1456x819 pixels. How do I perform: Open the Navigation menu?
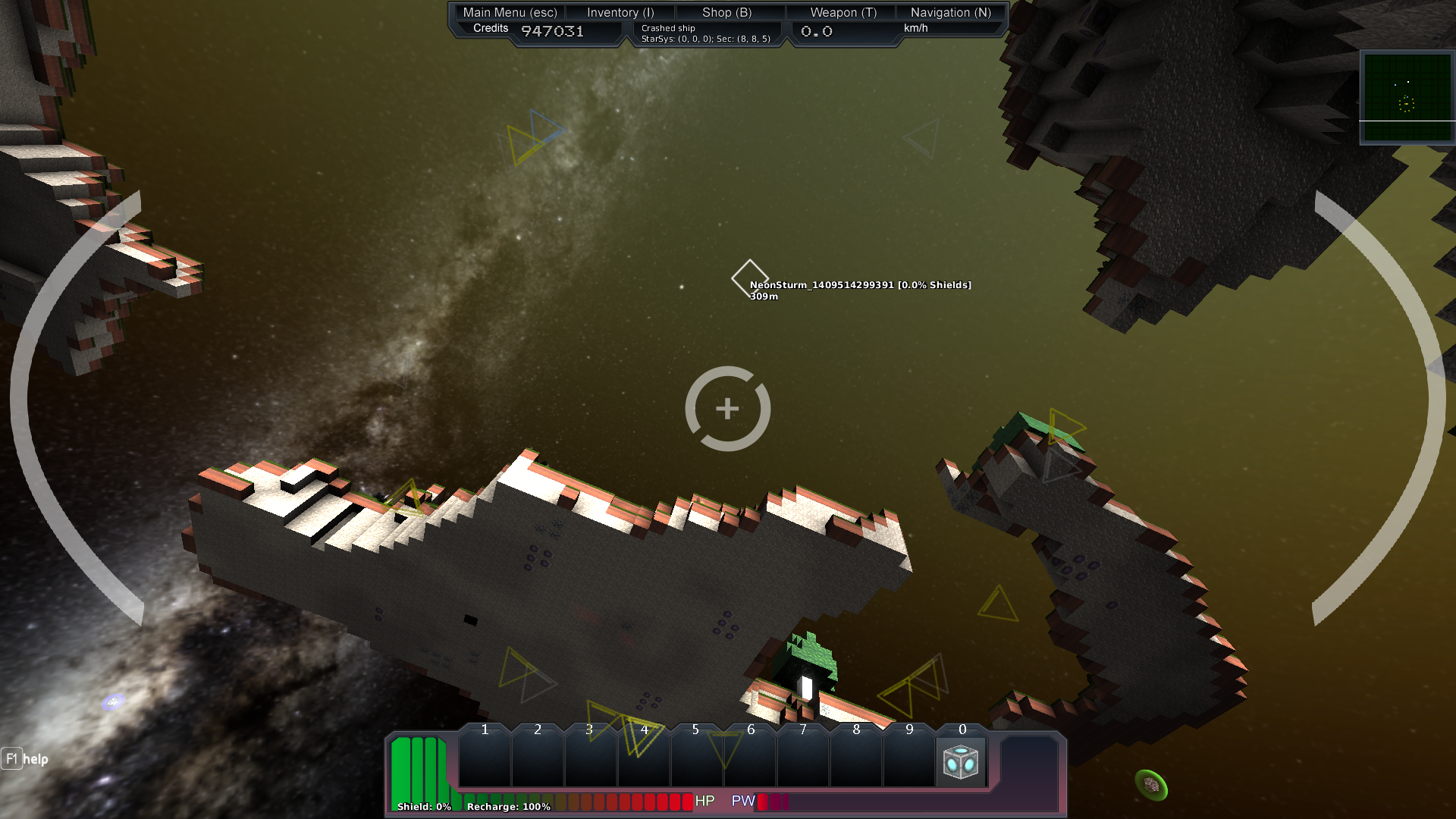point(950,12)
